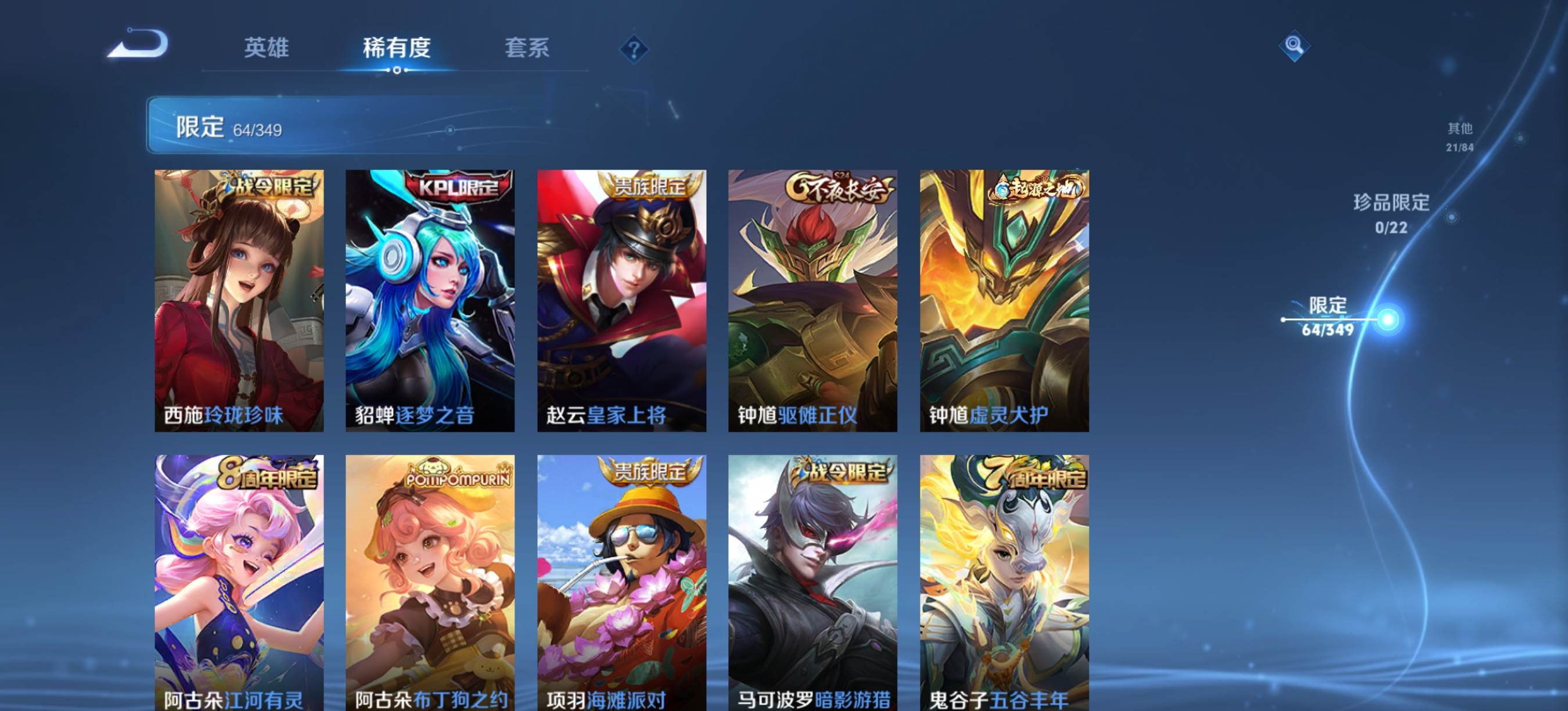Select the 西施玲珑珍味 skin card
1568x711 pixels.
click(239, 300)
